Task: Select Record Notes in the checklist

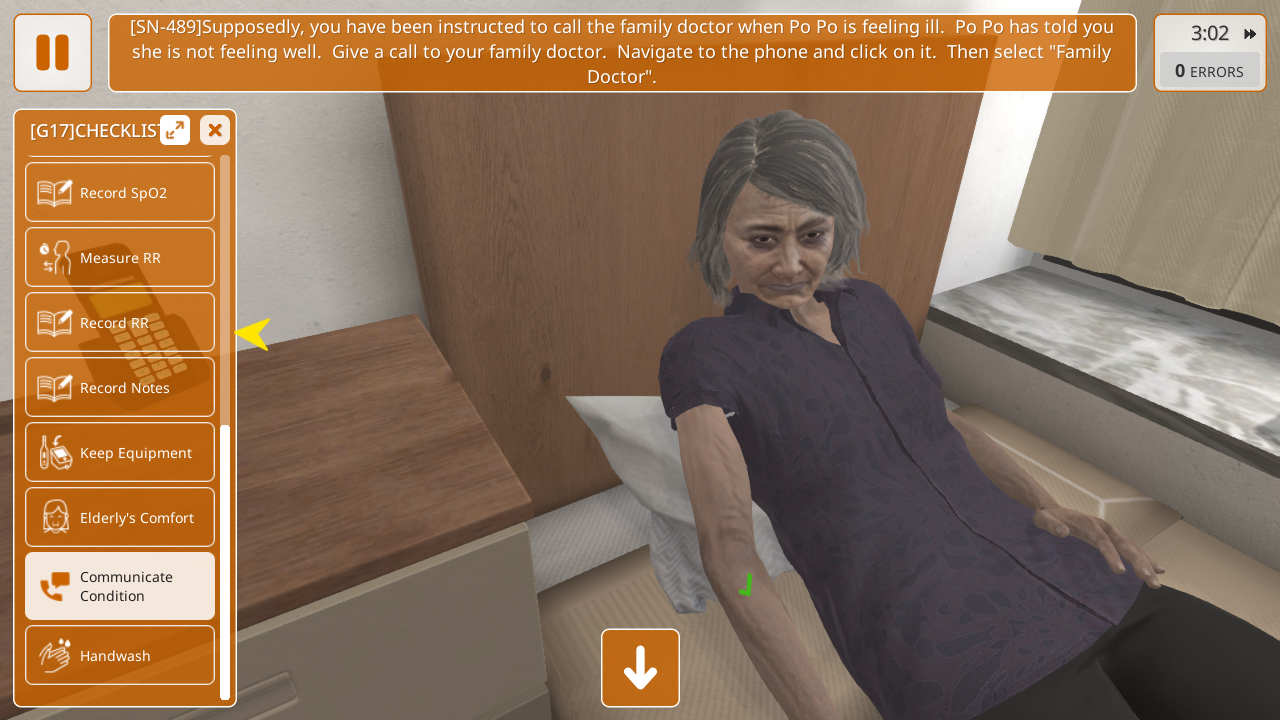Action: click(120, 387)
